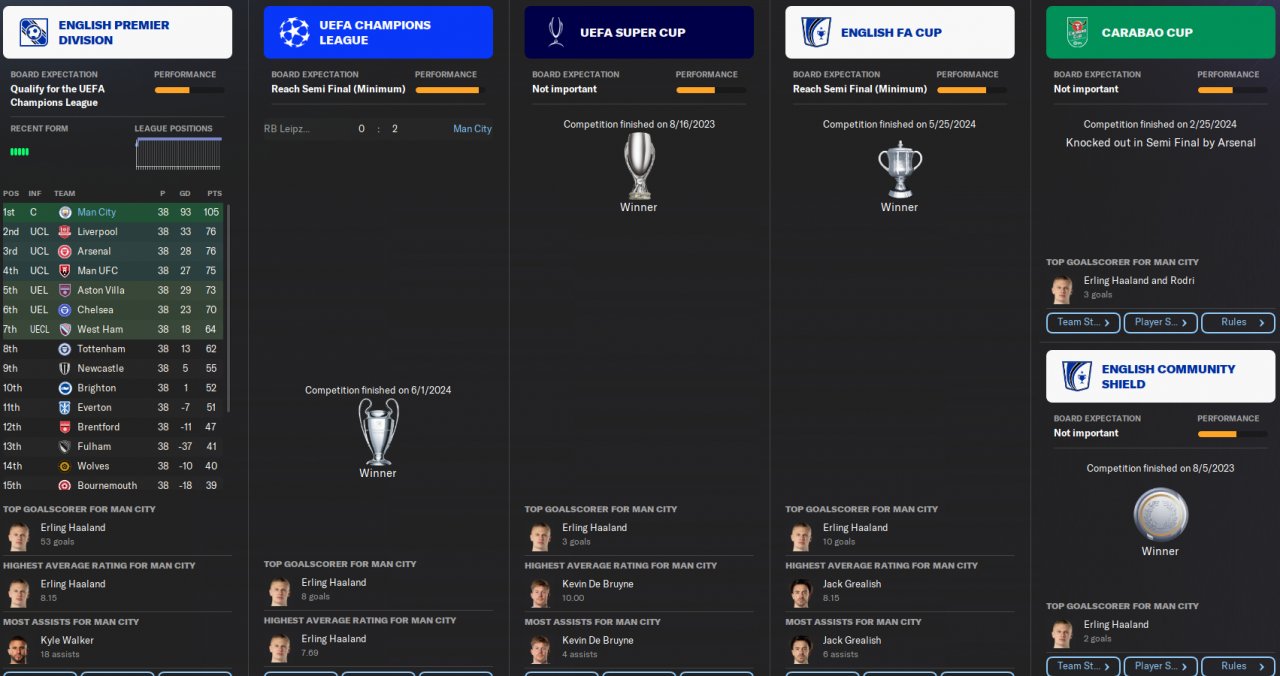Click the league positions graph
Image resolution: width=1280 pixels, height=676 pixels.
(x=178, y=153)
